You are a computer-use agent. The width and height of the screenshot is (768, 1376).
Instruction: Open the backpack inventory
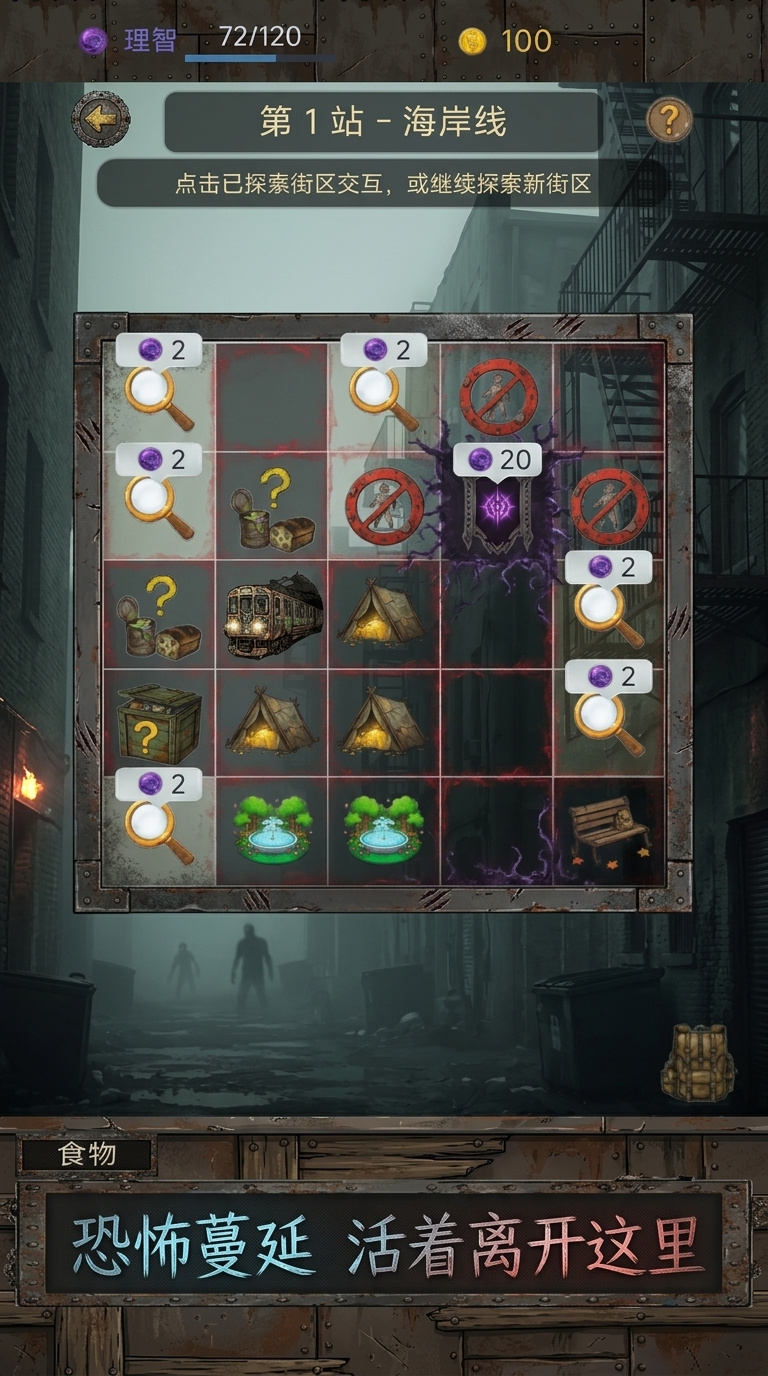pyautogui.click(x=698, y=1062)
